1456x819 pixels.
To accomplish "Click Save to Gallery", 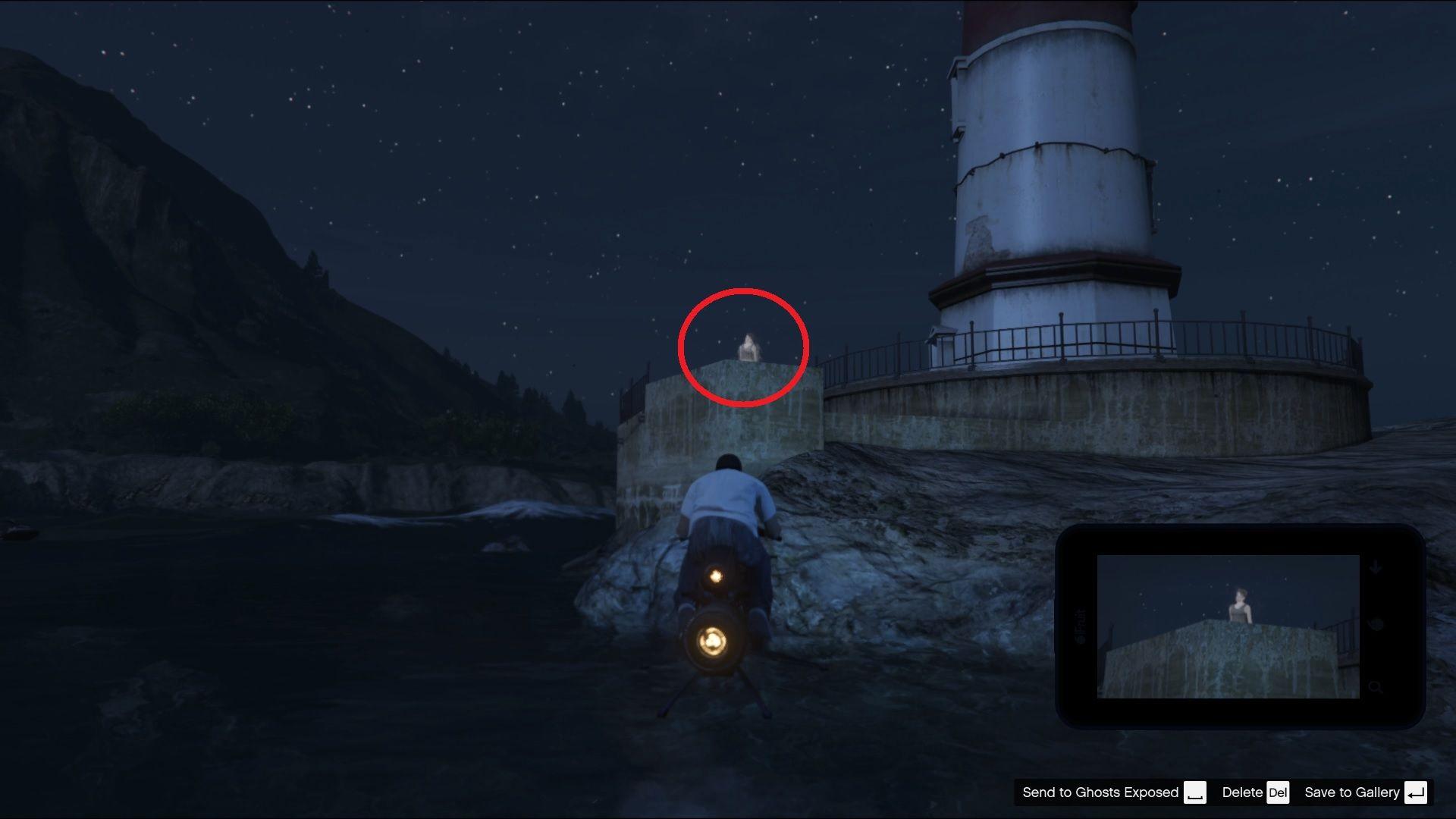I will tap(1353, 792).
